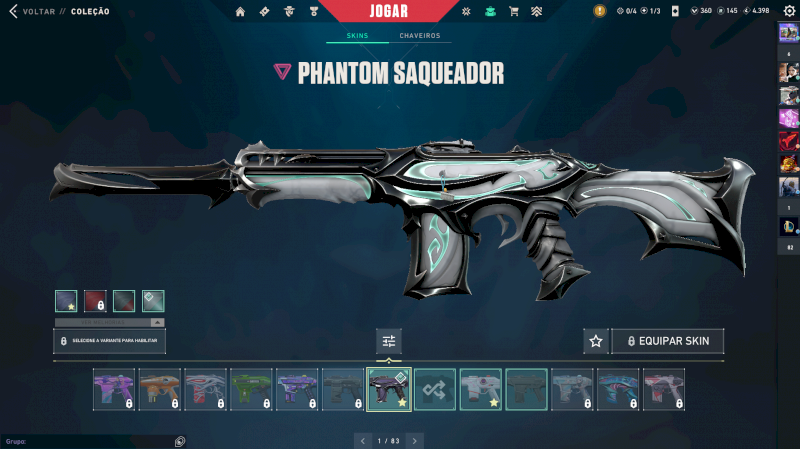Open the home screen icon
This screenshot has height=449, width=800.
coord(240,12)
